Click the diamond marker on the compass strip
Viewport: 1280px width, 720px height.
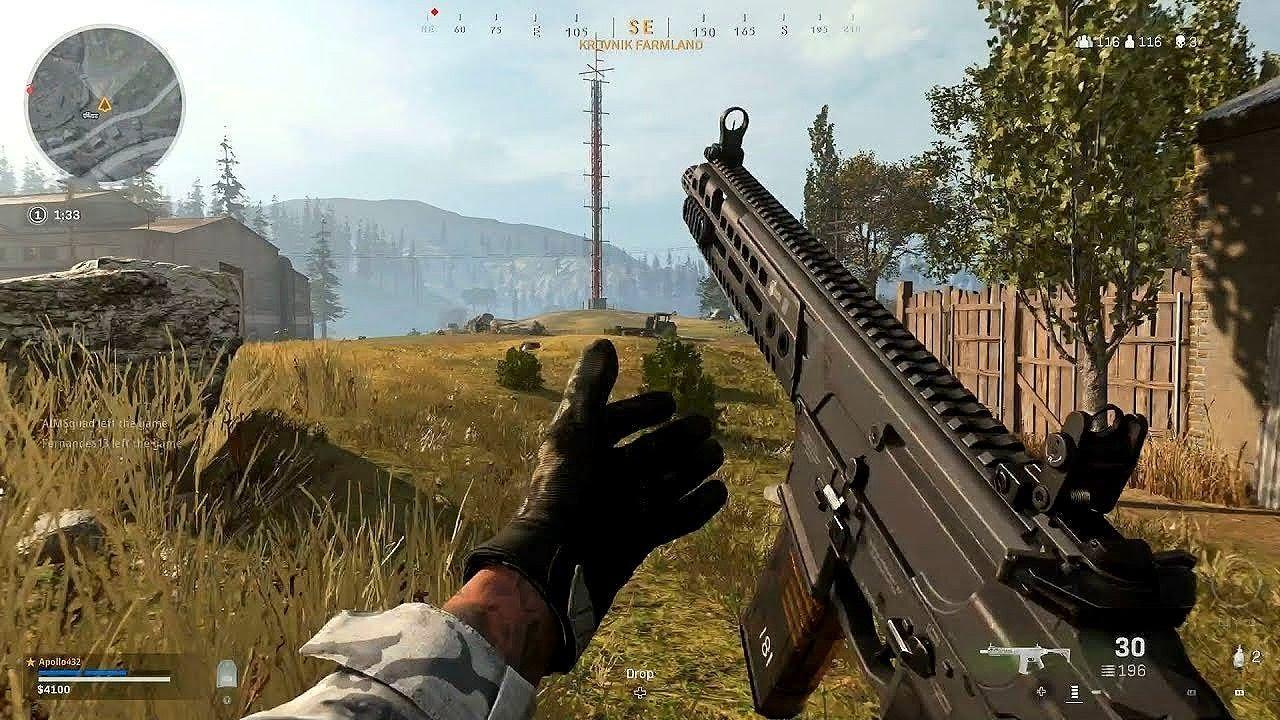[432, 13]
